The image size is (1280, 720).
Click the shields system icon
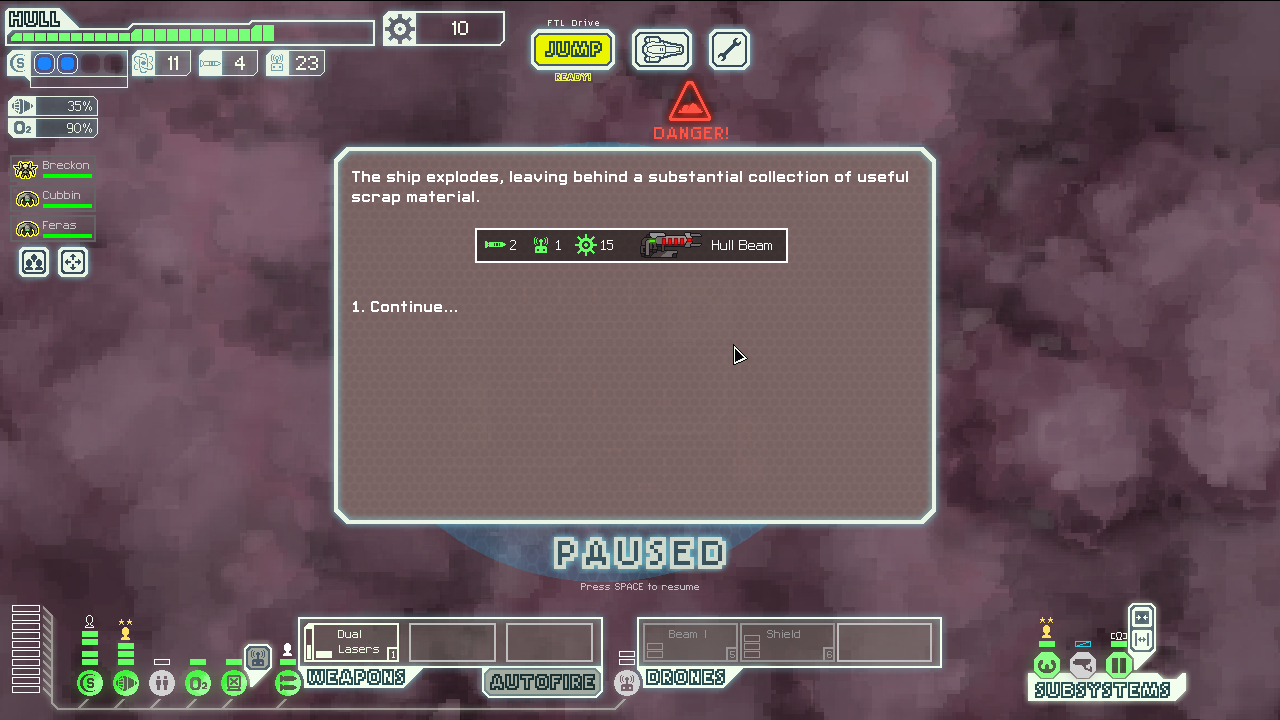tap(90, 684)
